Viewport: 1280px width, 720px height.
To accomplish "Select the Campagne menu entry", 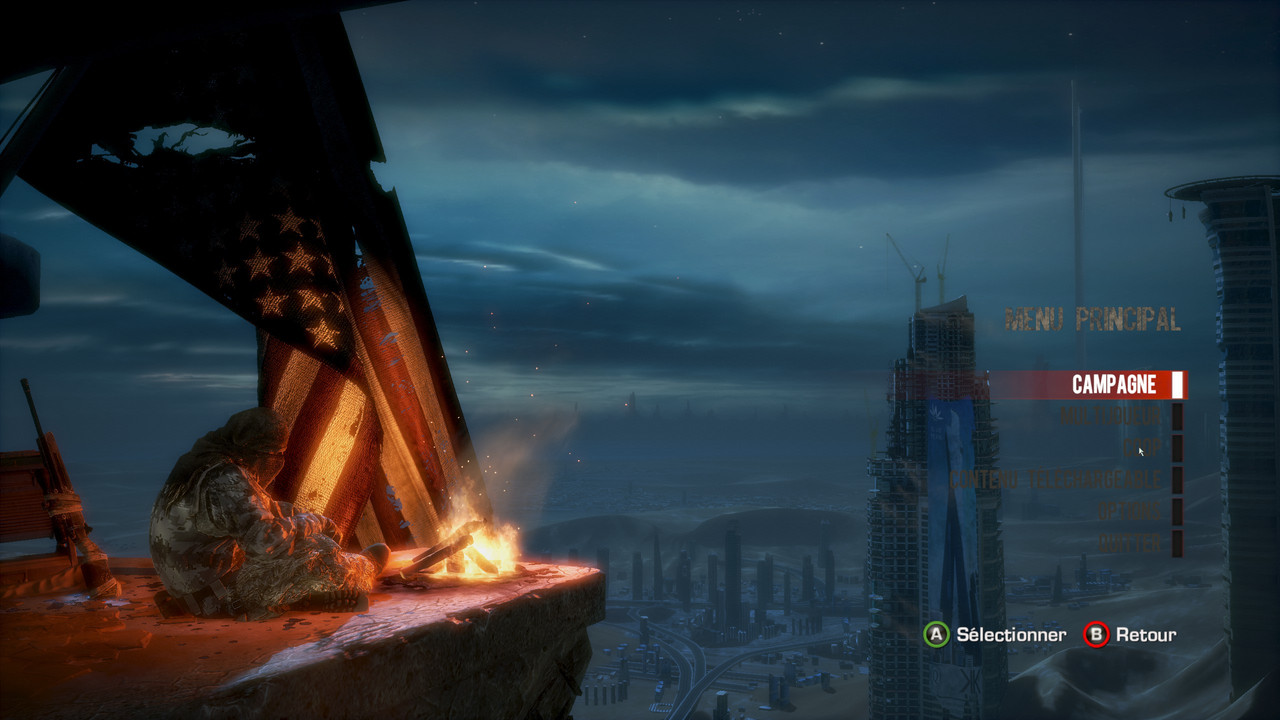I will (1113, 385).
